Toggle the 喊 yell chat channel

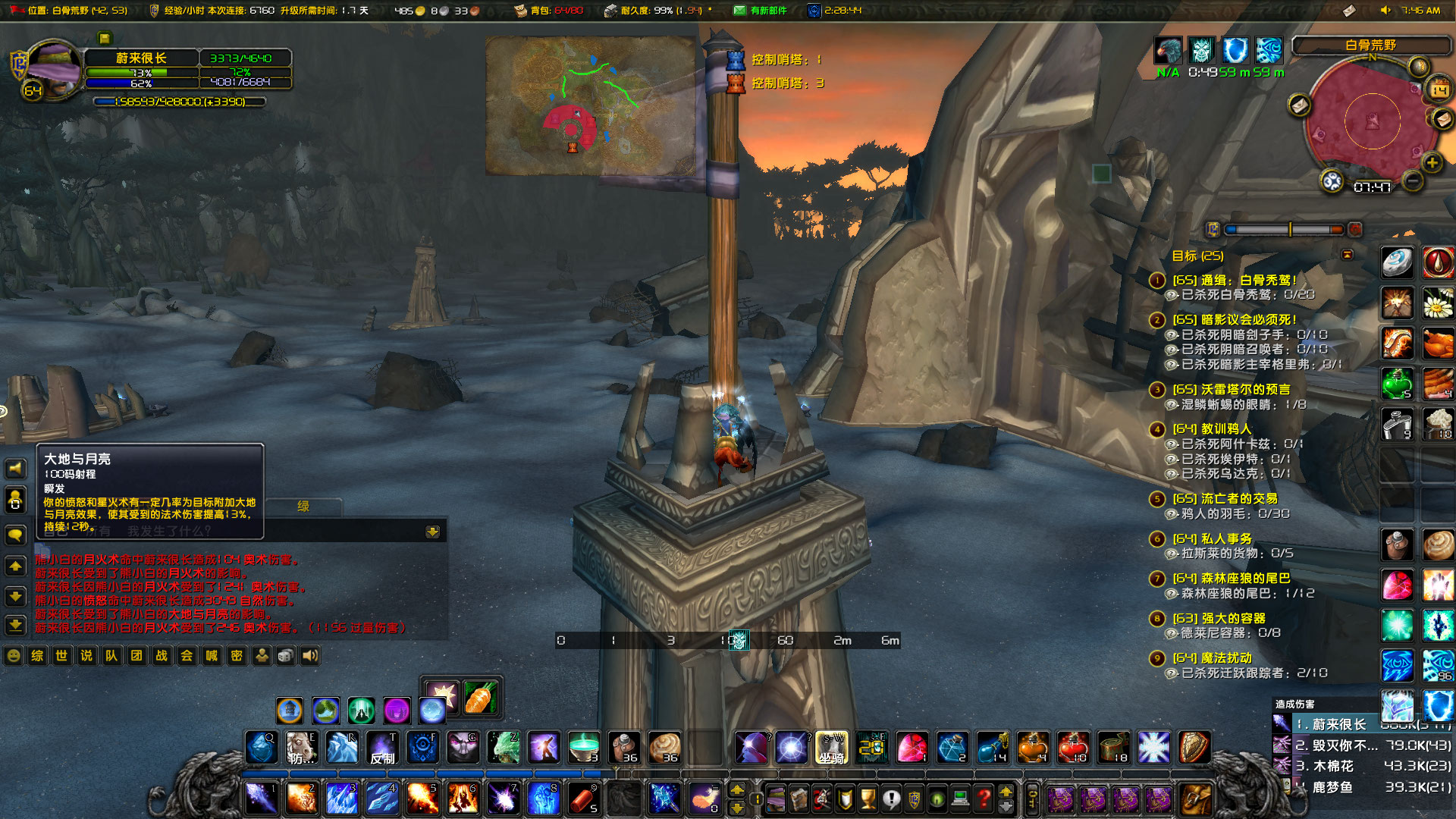210,656
